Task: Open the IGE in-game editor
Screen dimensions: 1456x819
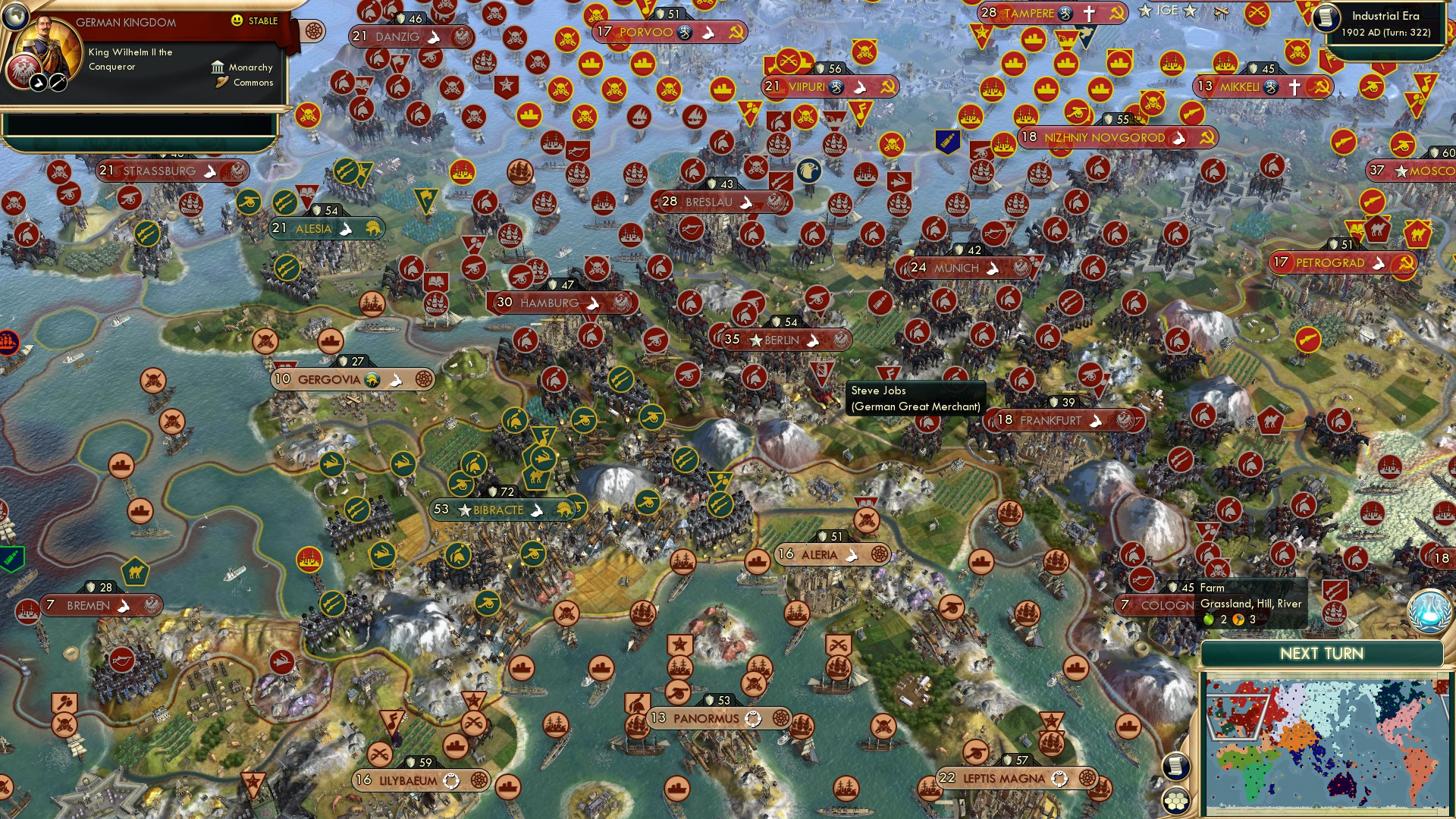Action: pyautogui.click(x=1167, y=11)
